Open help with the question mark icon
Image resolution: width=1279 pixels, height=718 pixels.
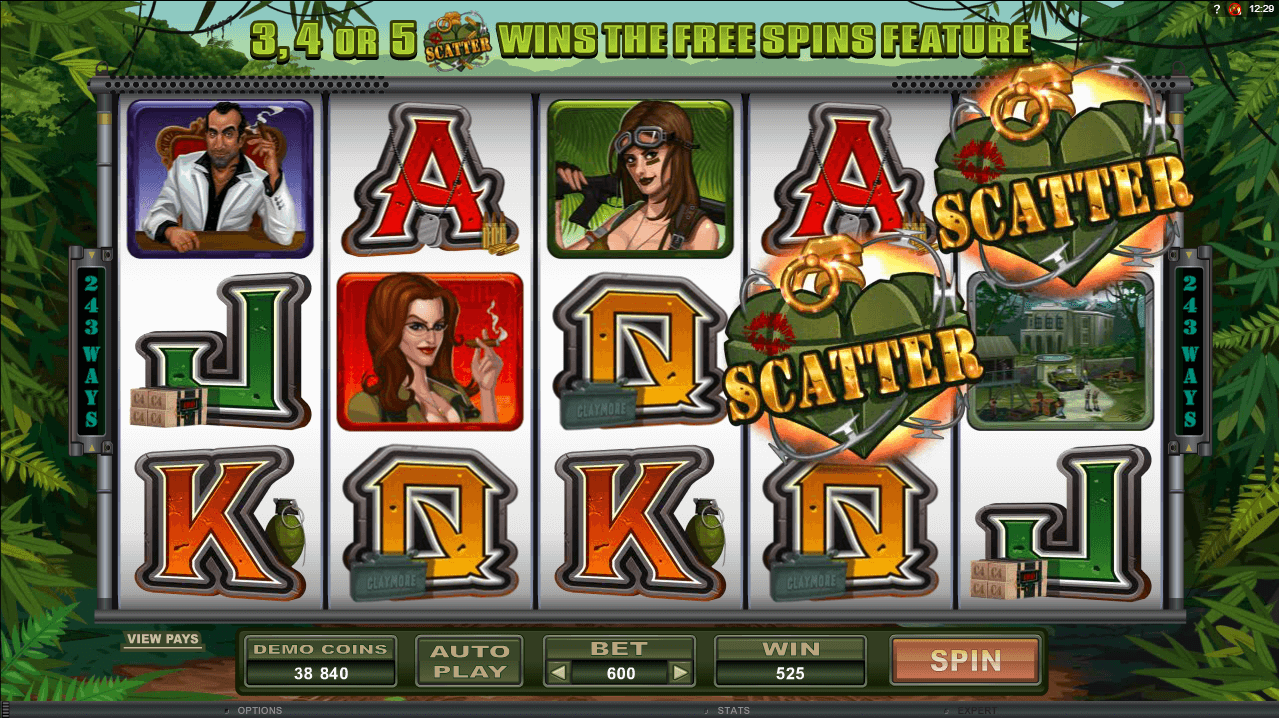(1215, 8)
